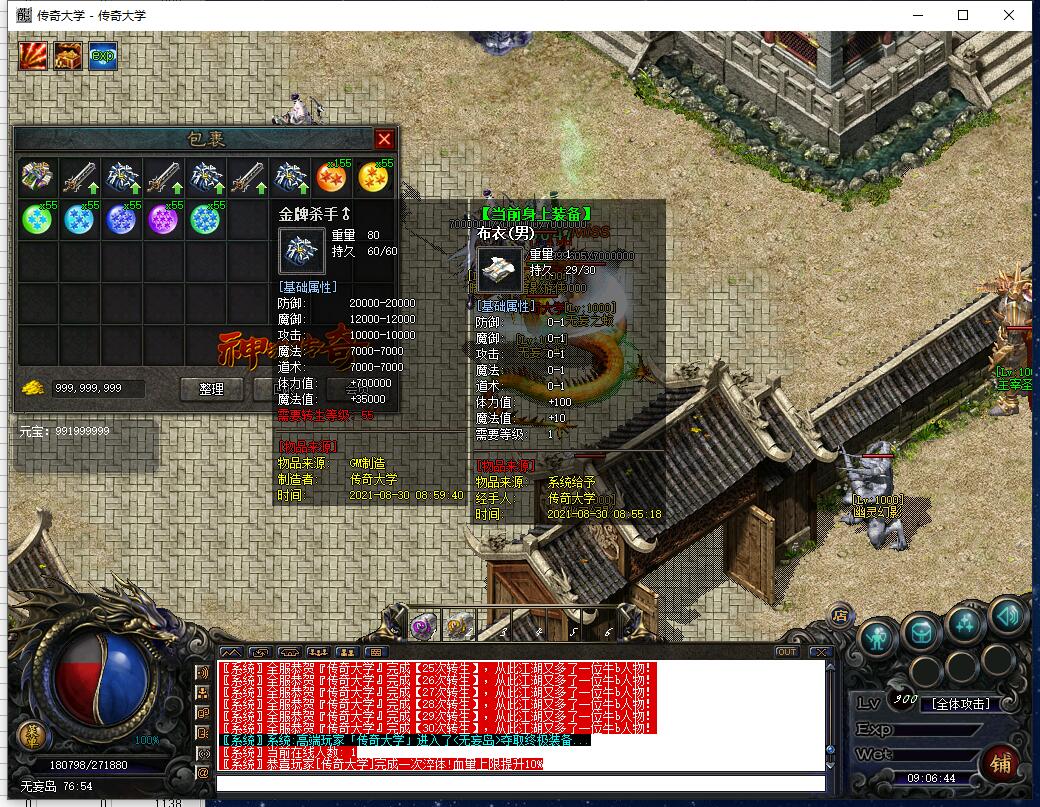Click the Exp buff icon
Screen dimensions: 1040x807
(102, 56)
